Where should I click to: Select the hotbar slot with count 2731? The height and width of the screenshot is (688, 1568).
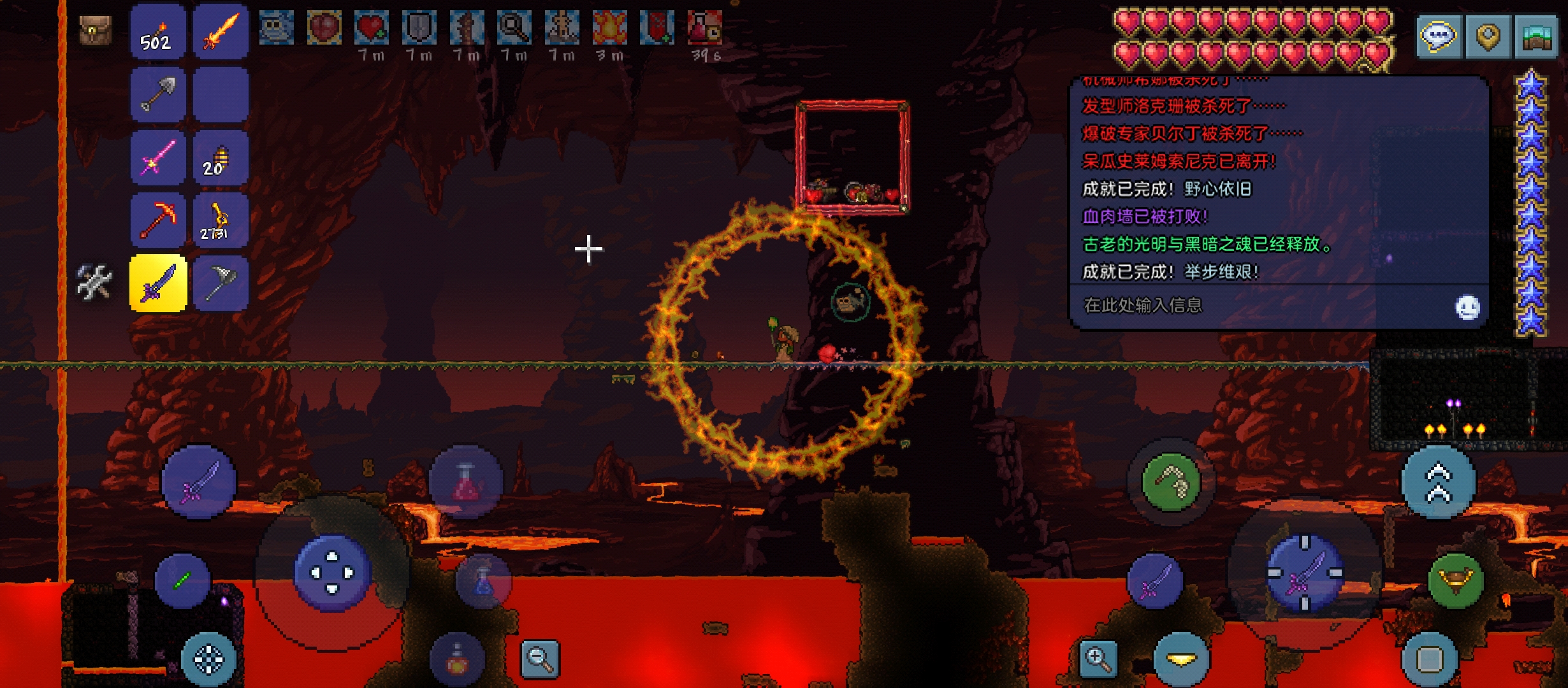221,220
